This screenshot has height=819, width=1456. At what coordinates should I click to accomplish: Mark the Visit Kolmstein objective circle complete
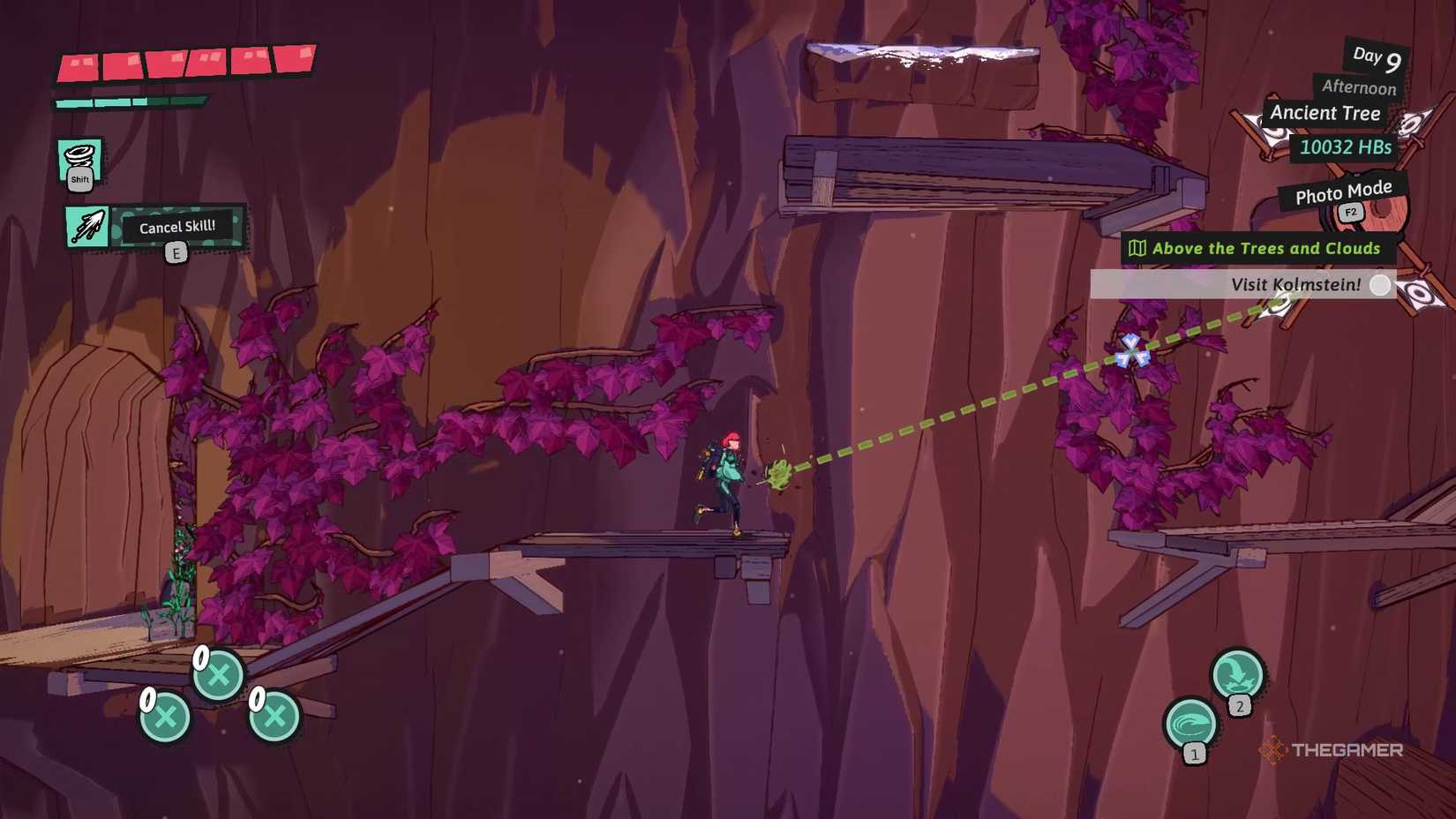[x=1381, y=285]
